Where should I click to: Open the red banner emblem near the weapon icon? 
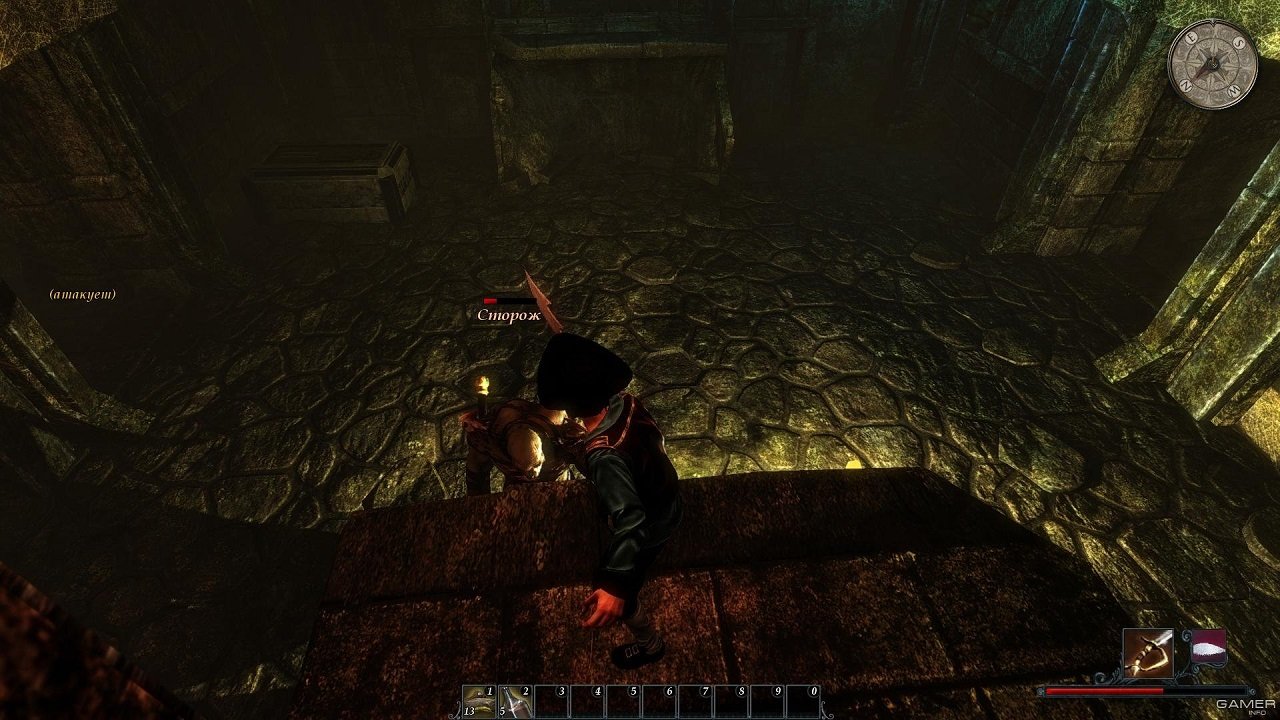[x=1208, y=647]
